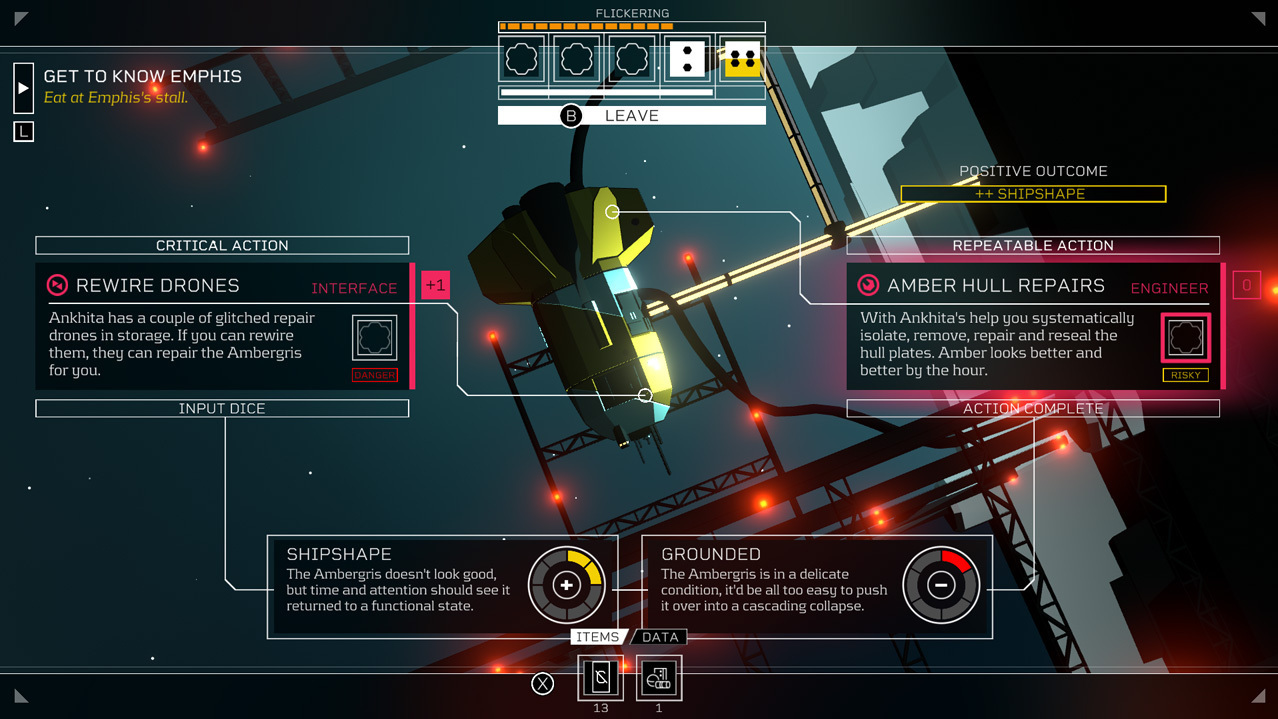Click the Shipshape positive outcome label
The image size is (1278, 719).
click(1033, 194)
